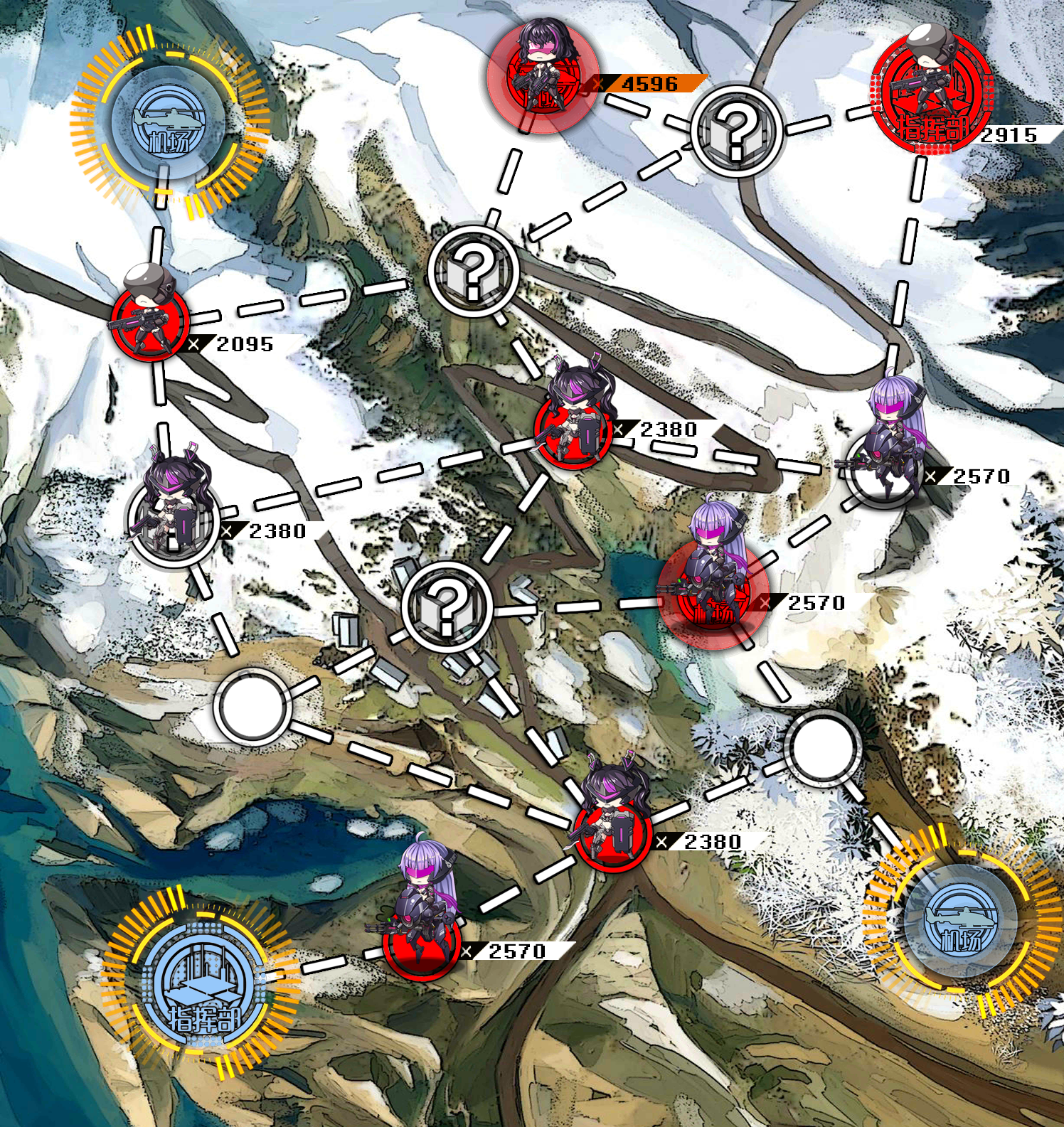Click the question-mark node next to enemy command post
1064x1127 pixels.
(737, 131)
